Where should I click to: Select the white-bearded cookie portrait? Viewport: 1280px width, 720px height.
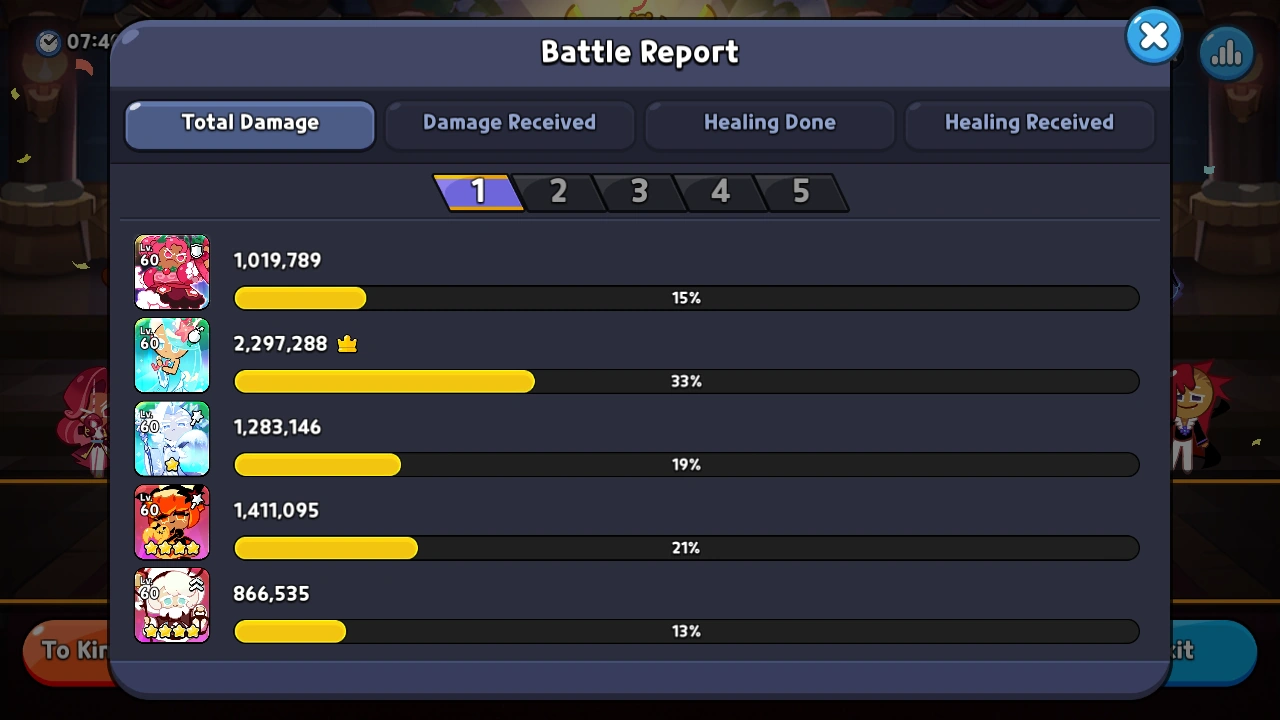(172, 605)
